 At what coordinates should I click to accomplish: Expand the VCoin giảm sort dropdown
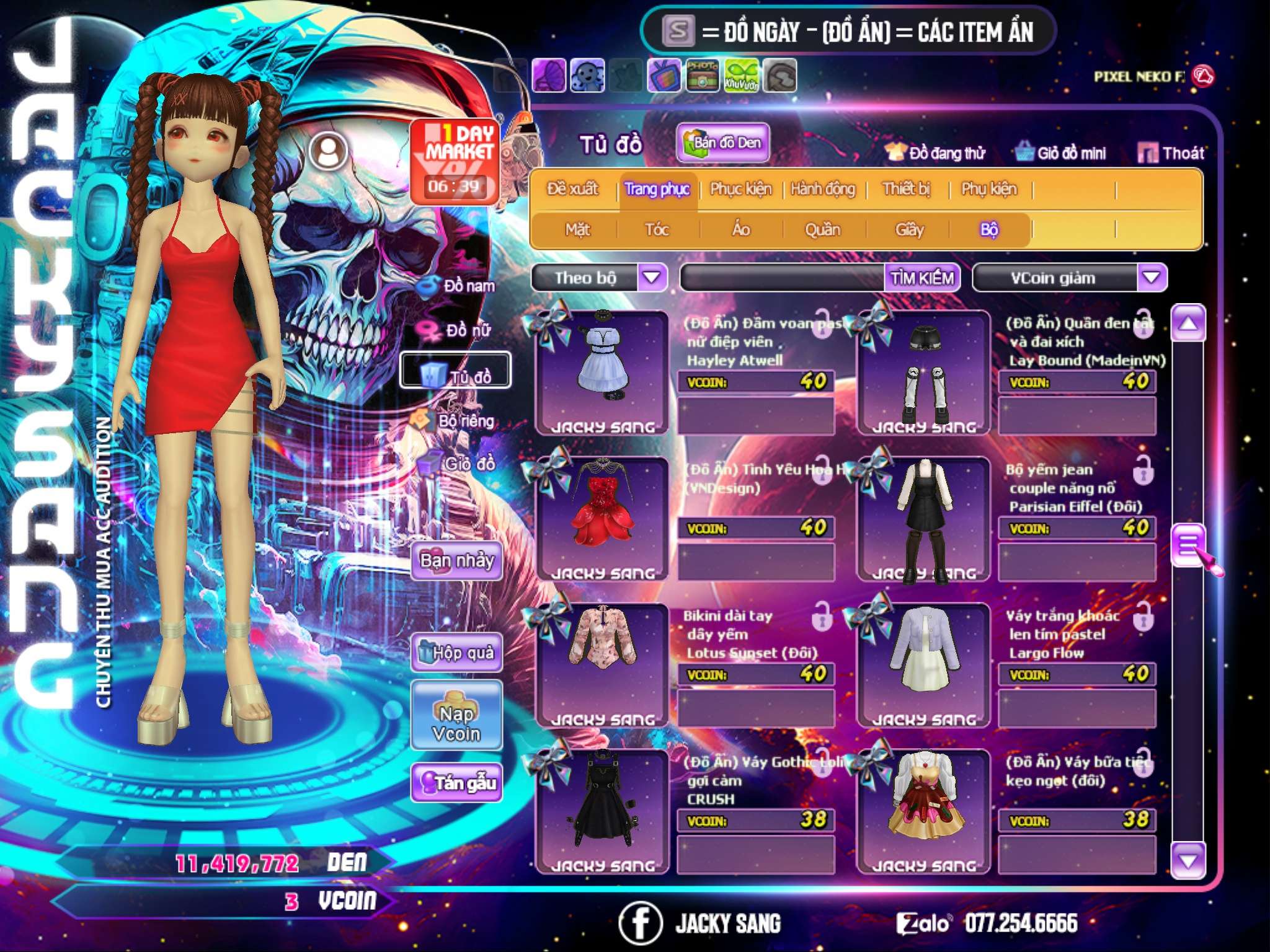click(1151, 277)
